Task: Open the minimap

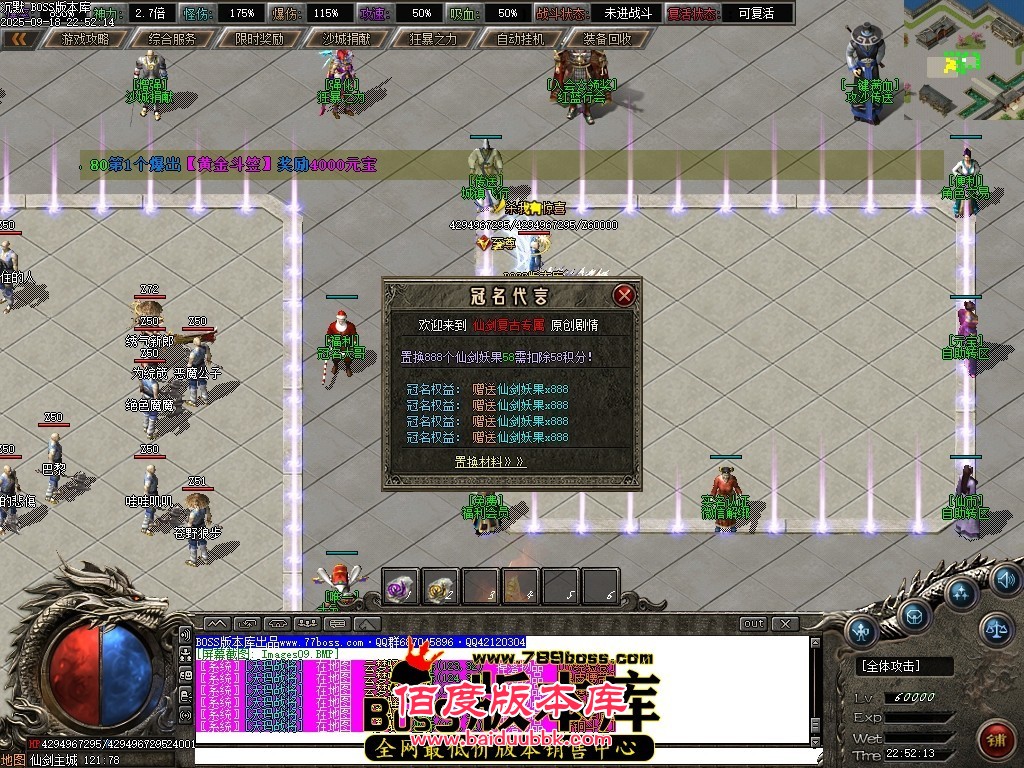Action: (x=963, y=60)
